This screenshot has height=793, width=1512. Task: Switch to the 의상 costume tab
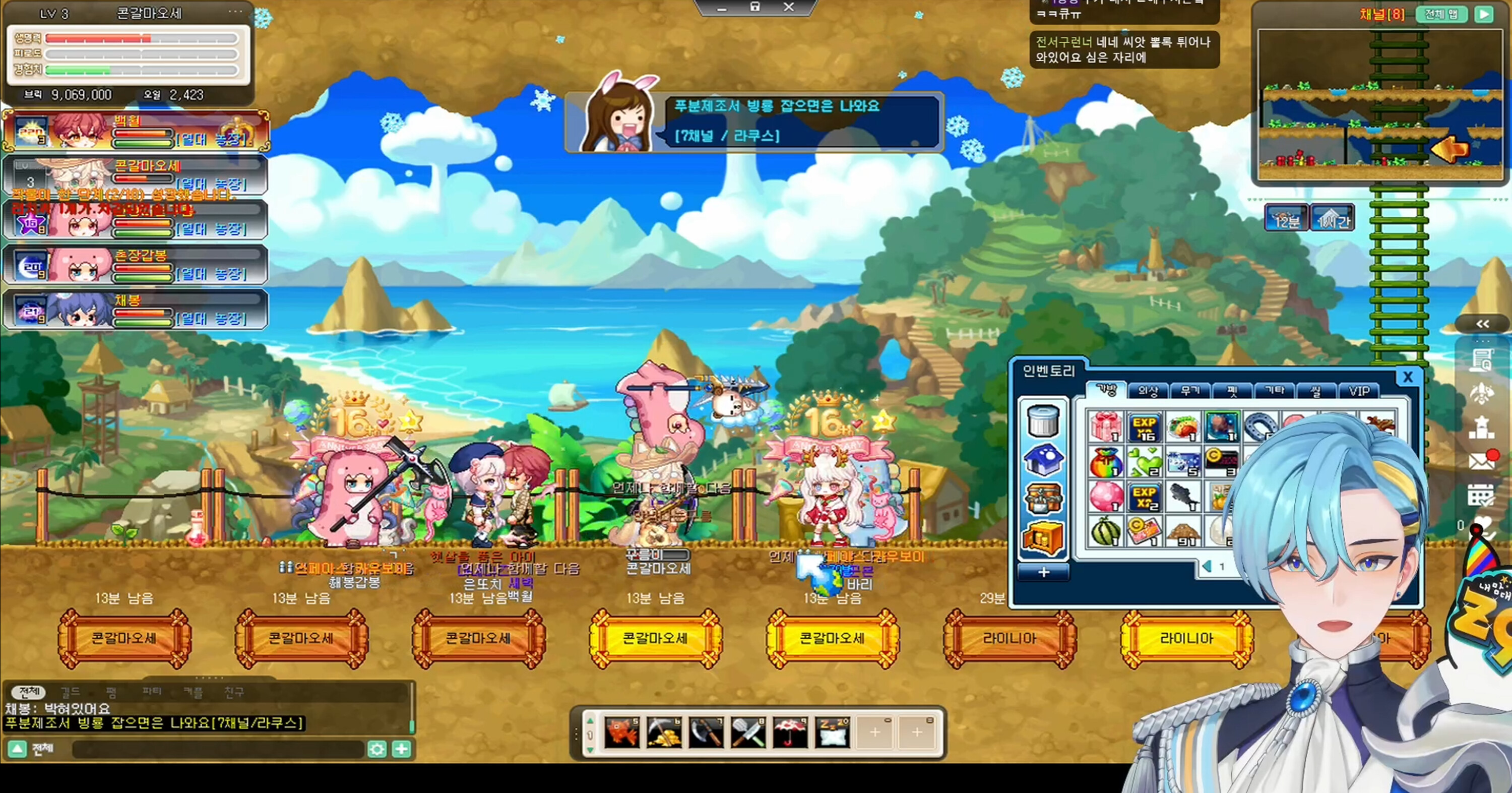coord(1148,390)
